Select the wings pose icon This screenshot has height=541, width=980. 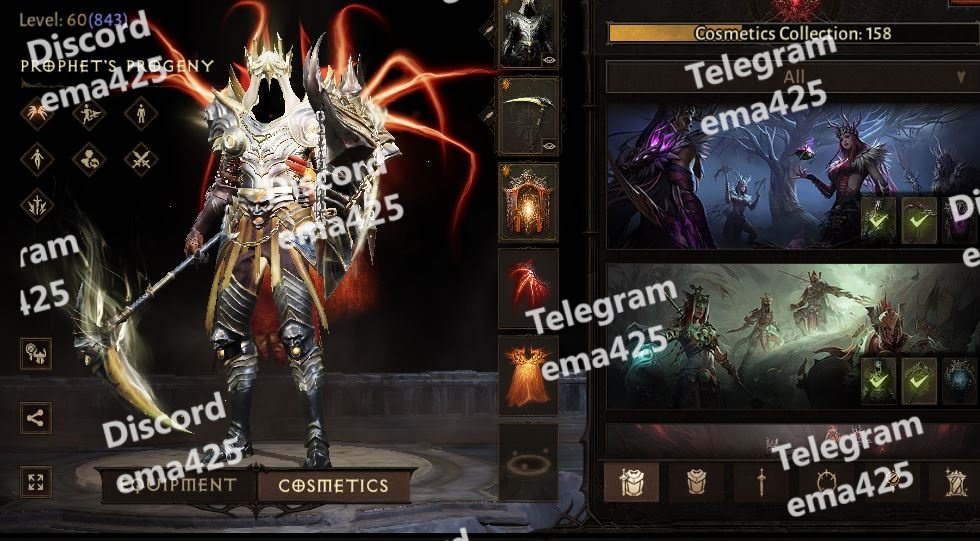pos(36,112)
